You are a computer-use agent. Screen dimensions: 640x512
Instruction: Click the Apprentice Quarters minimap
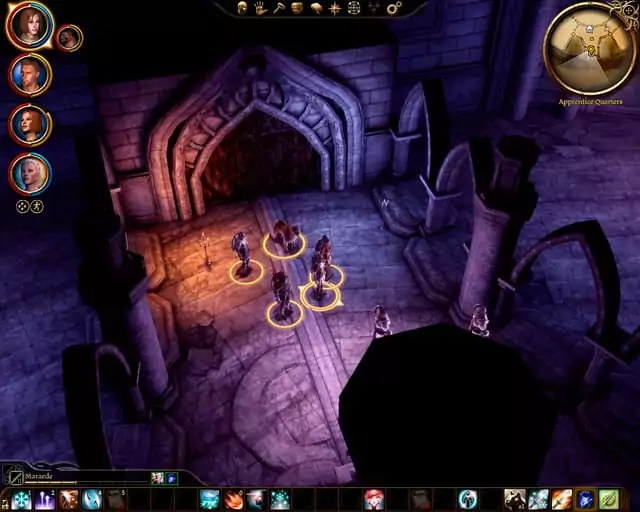click(590, 46)
